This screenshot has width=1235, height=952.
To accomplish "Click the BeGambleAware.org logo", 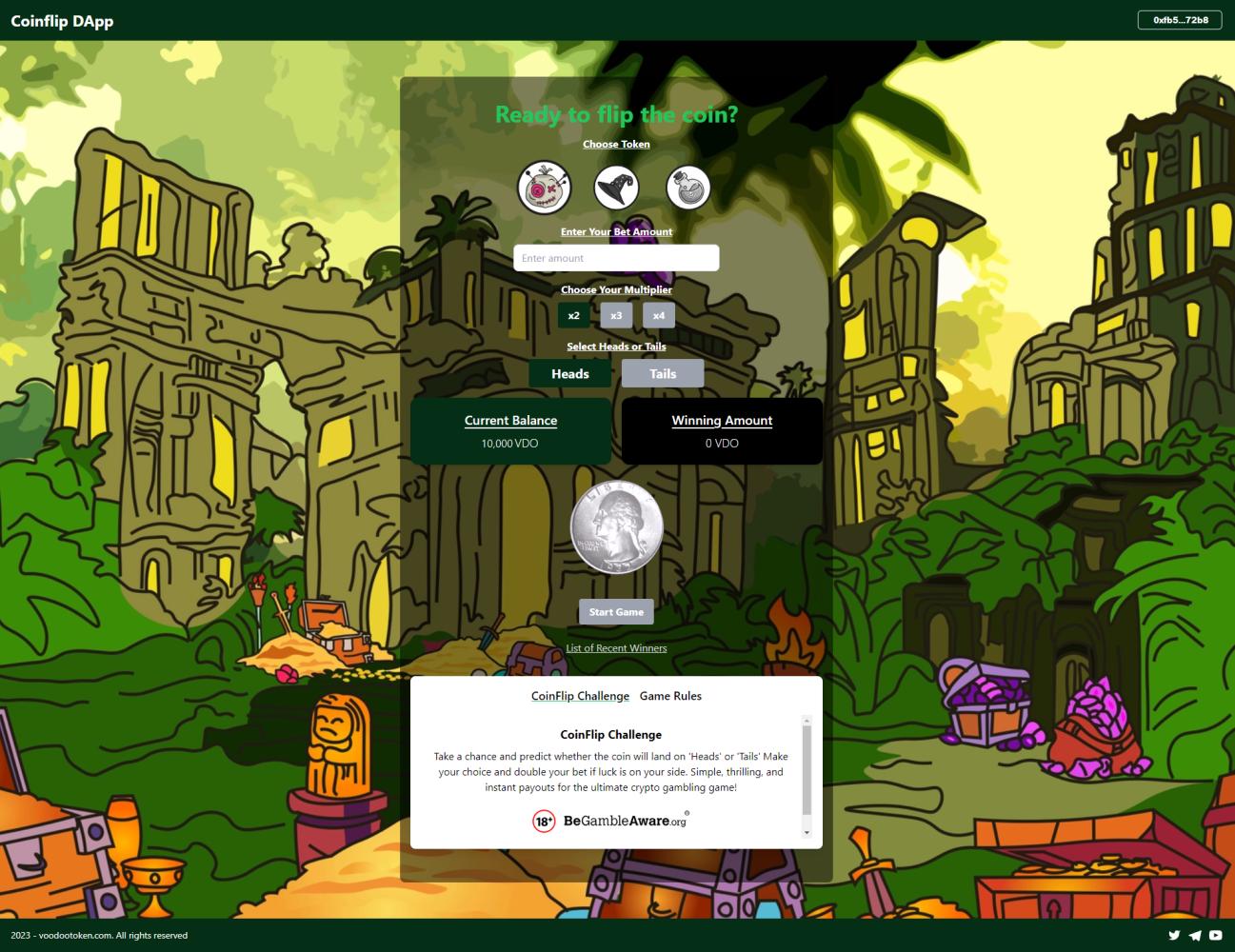I will [x=610, y=821].
